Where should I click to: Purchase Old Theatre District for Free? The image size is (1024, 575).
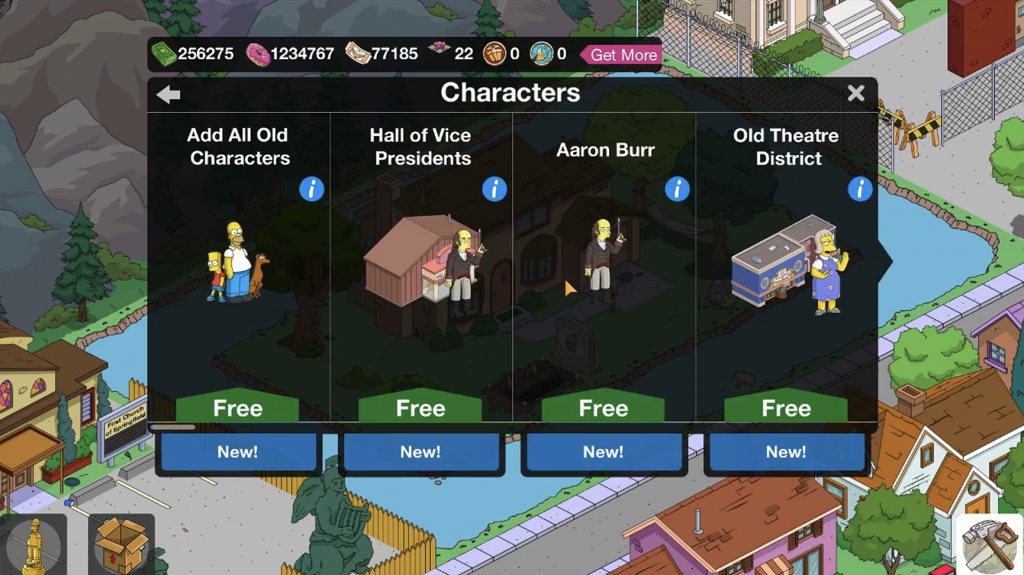point(786,408)
